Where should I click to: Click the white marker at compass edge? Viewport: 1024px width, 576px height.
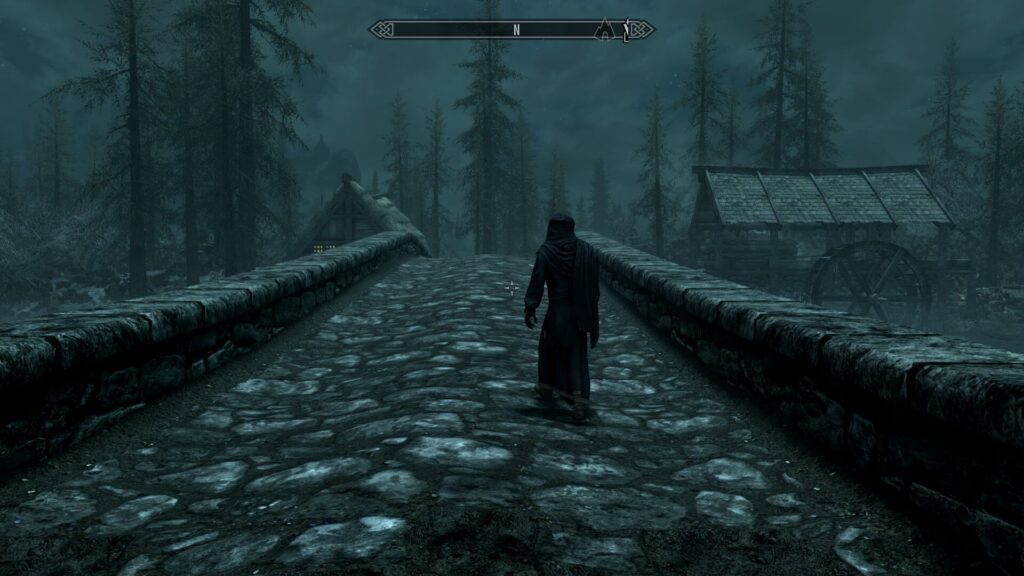pyautogui.click(x=626, y=31)
